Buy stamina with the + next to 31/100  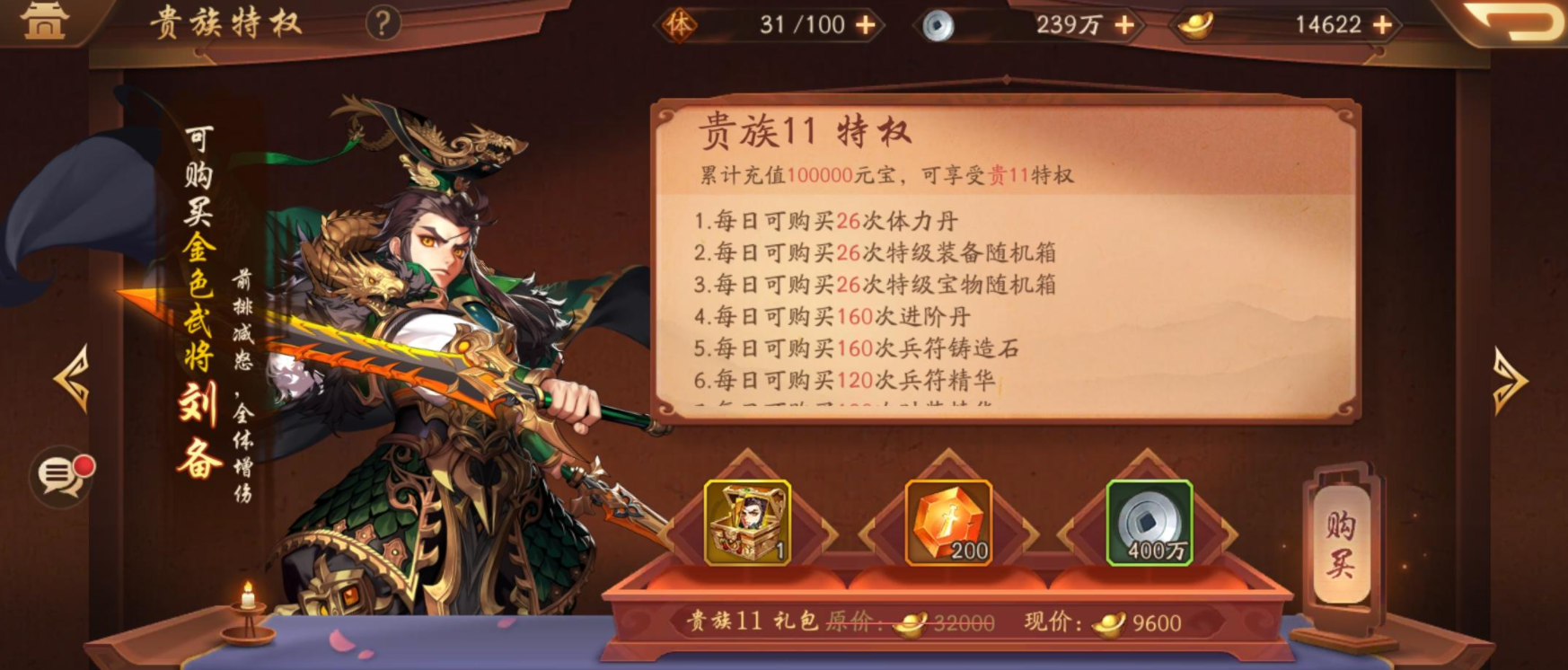[864, 24]
